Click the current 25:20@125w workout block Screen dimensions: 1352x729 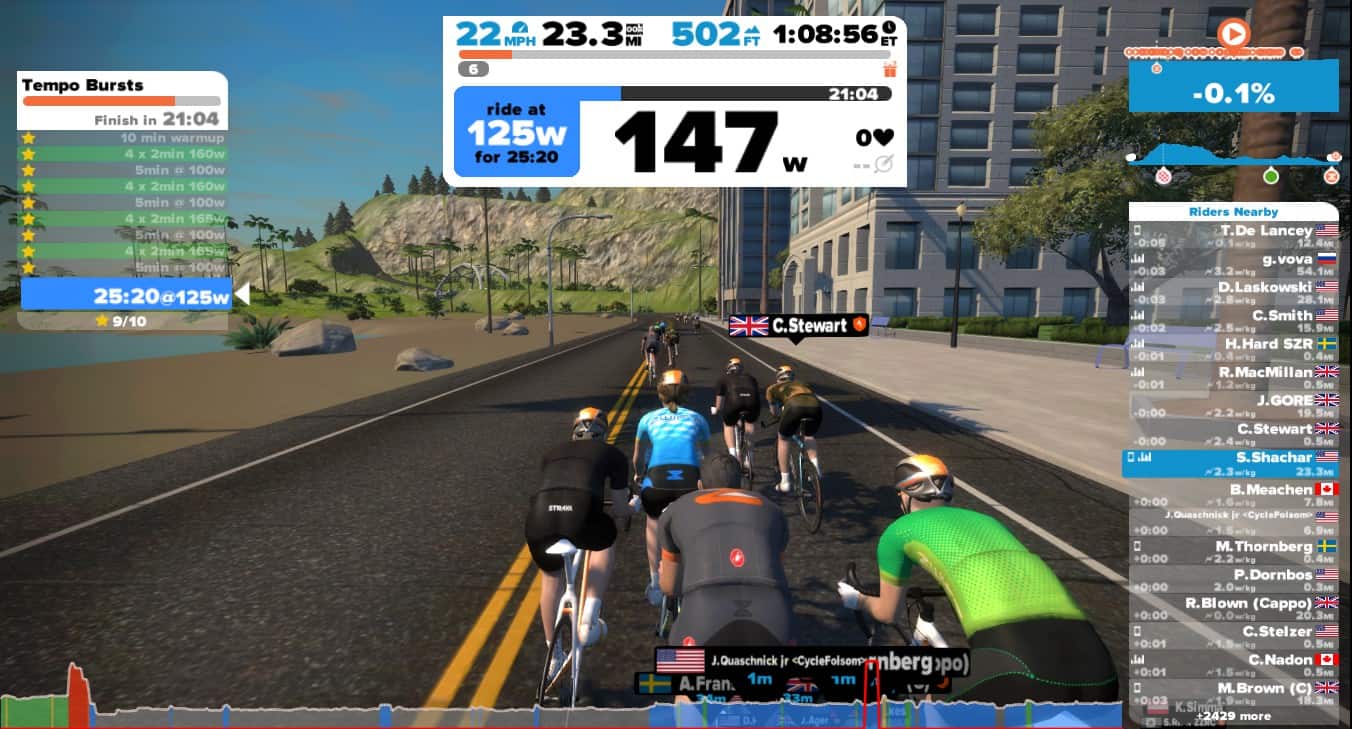125,296
